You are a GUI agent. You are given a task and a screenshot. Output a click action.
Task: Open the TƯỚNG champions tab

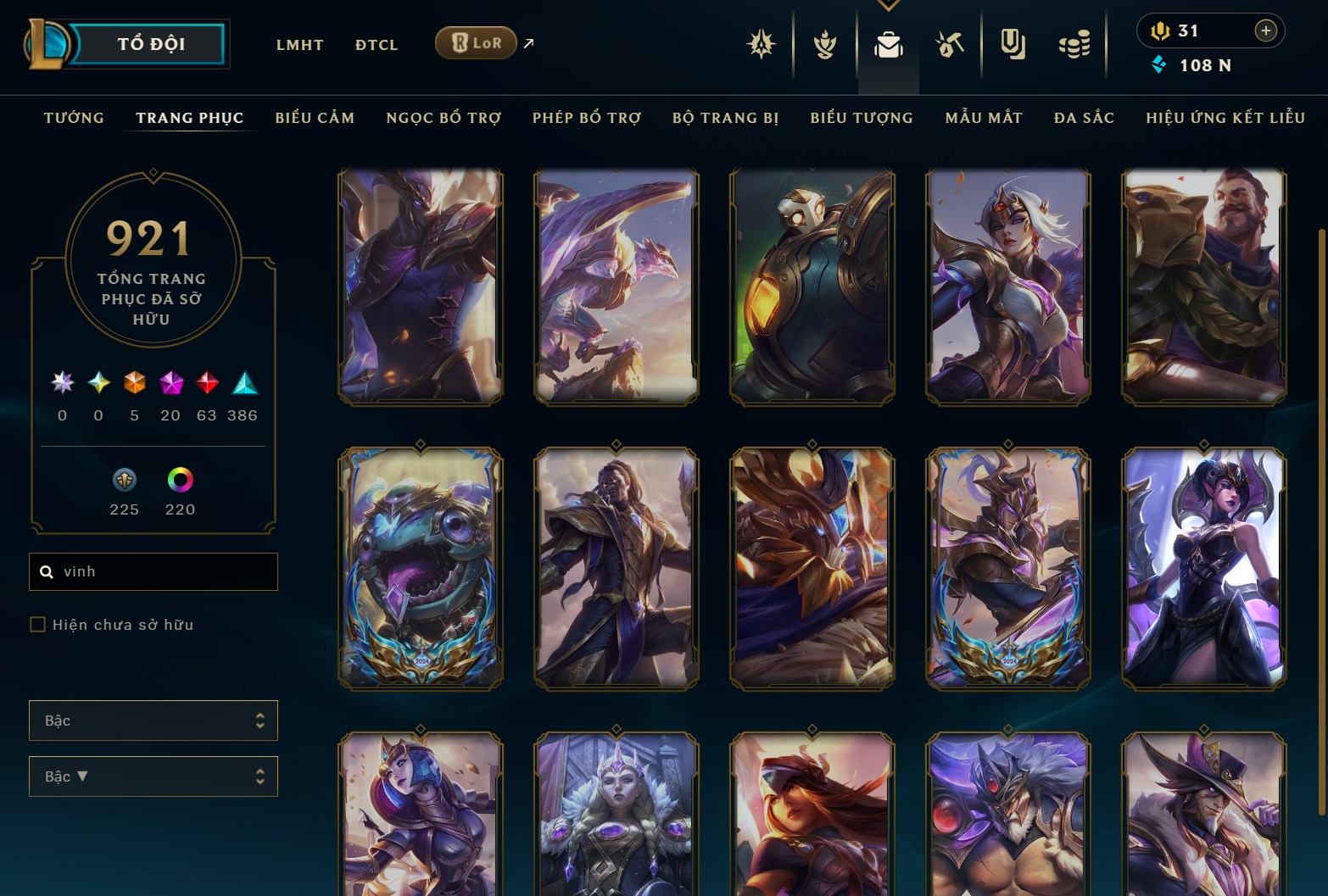pyautogui.click(x=74, y=118)
